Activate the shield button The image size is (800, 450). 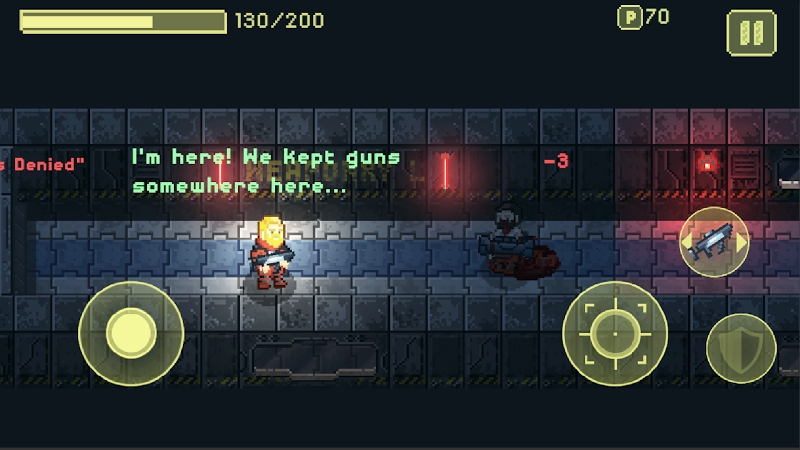click(741, 349)
